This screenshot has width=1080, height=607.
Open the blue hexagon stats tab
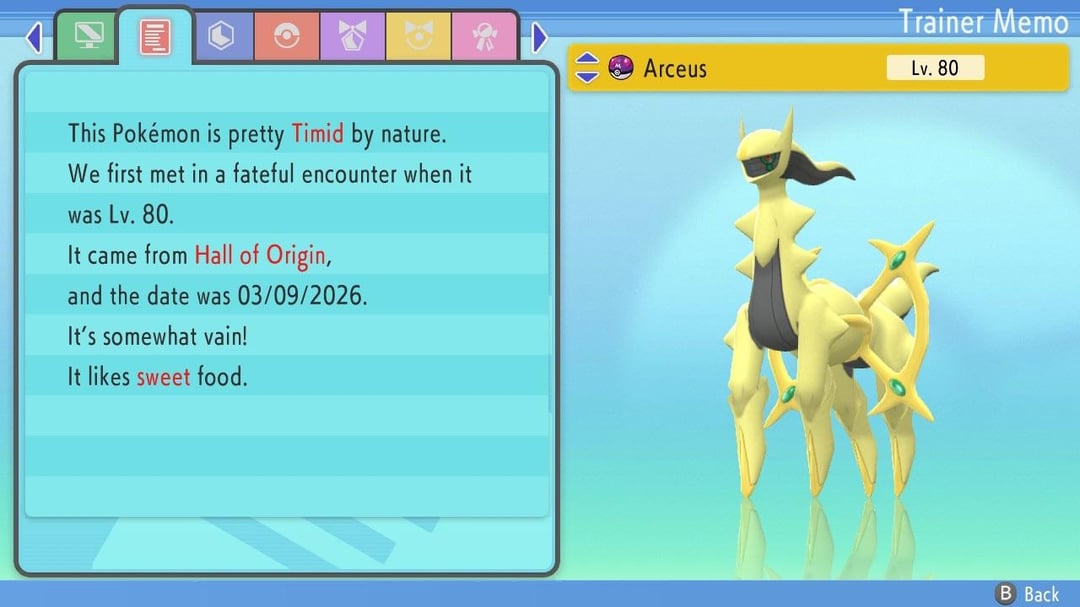click(x=221, y=38)
